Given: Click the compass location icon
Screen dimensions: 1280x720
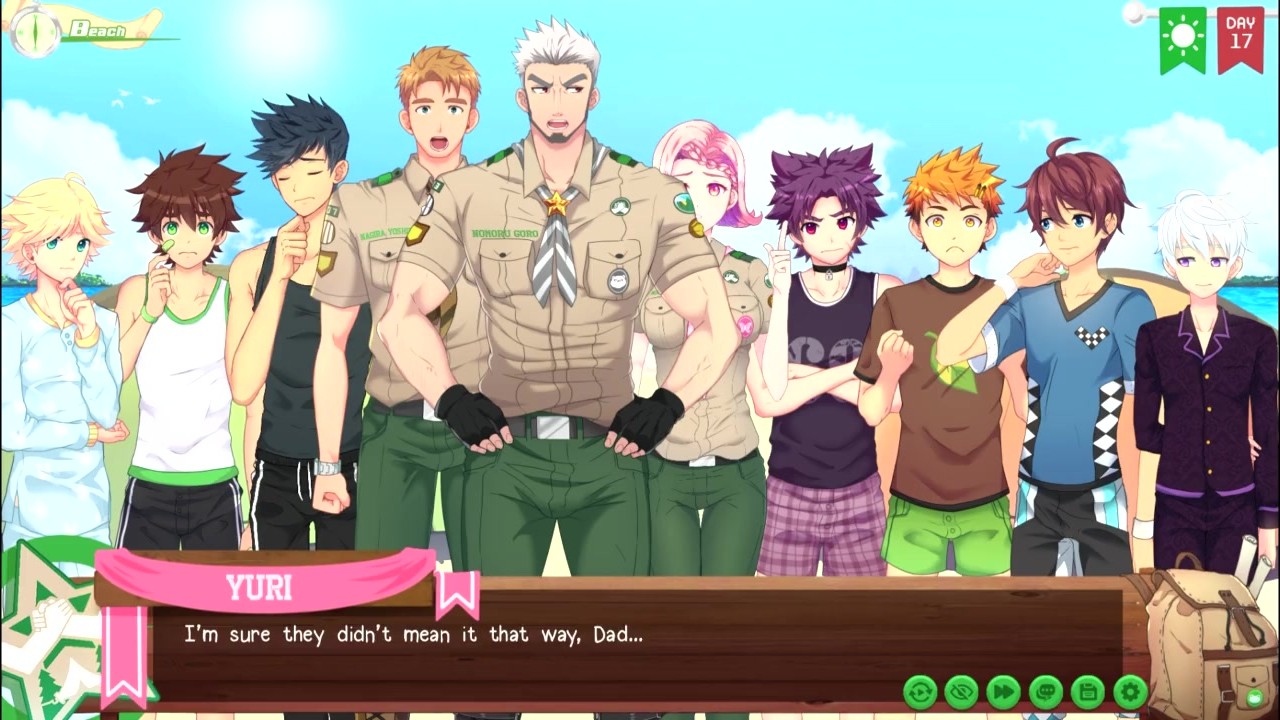Looking at the screenshot, I should point(36,30).
